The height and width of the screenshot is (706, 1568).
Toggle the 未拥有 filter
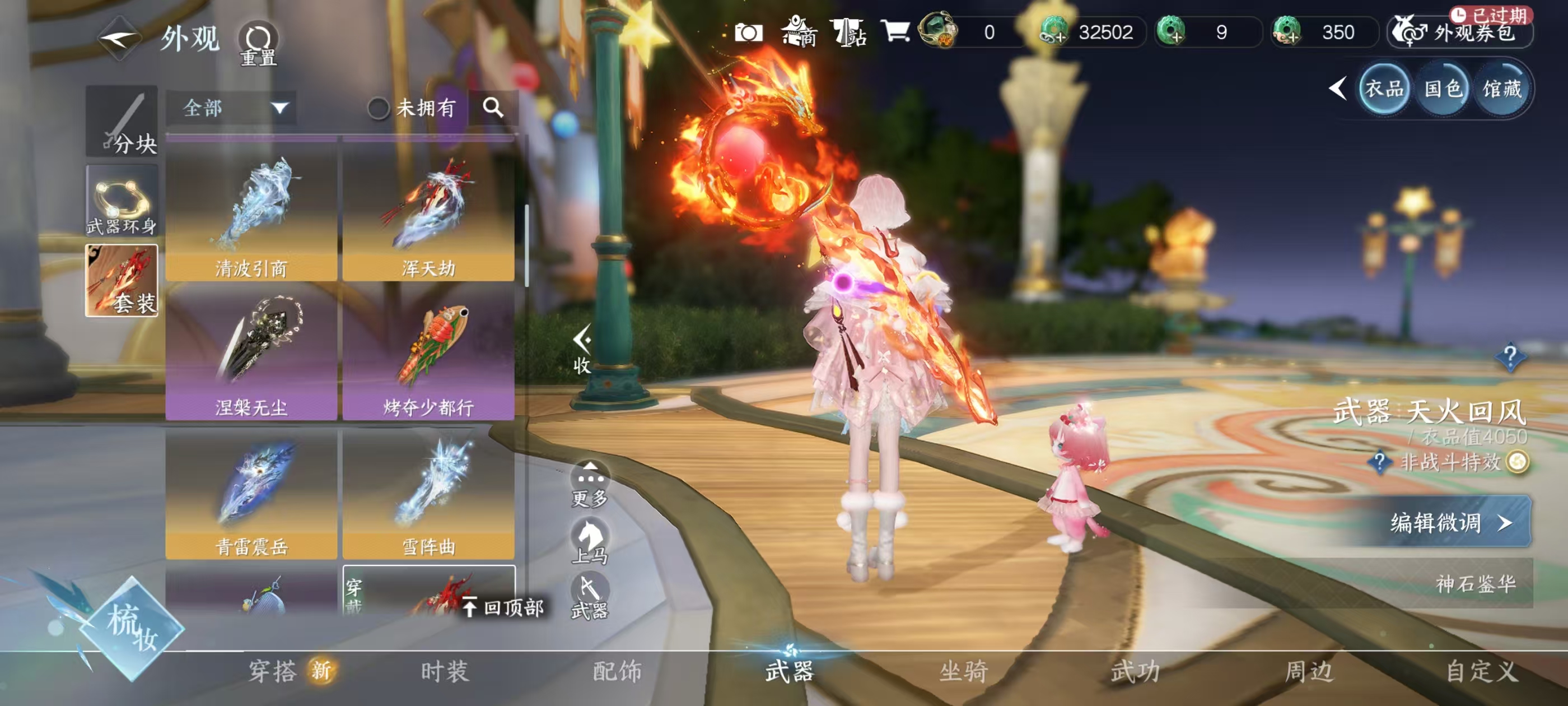point(379,109)
